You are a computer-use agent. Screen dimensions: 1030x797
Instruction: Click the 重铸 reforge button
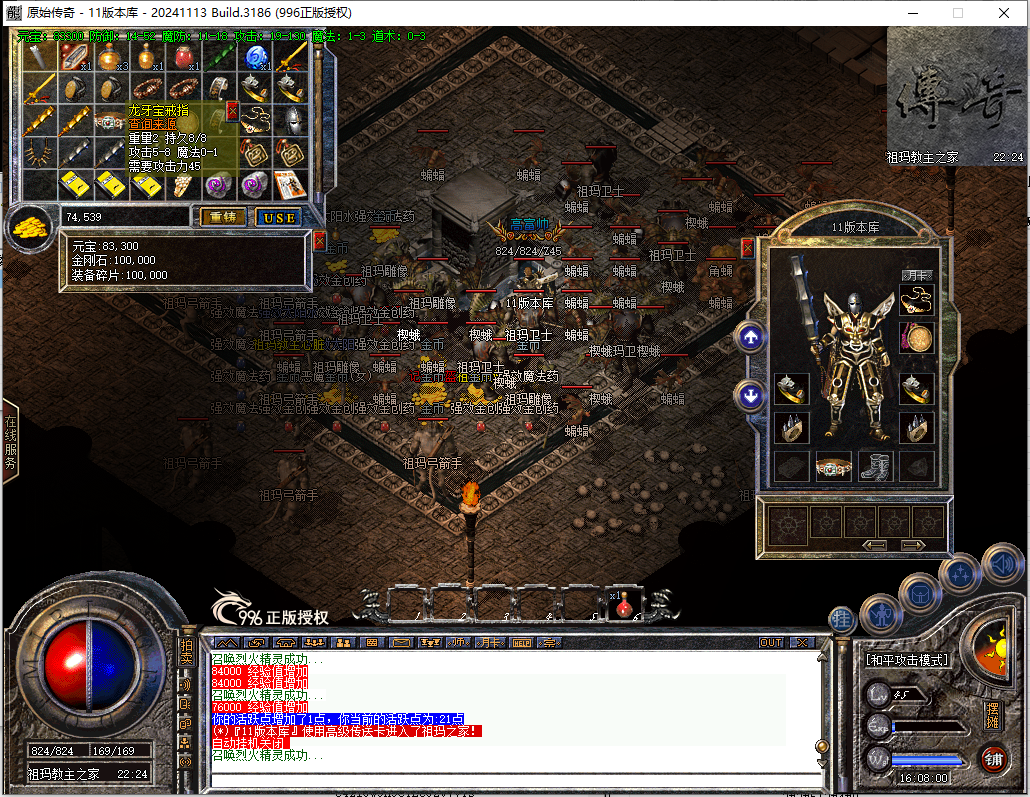point(222,216)
